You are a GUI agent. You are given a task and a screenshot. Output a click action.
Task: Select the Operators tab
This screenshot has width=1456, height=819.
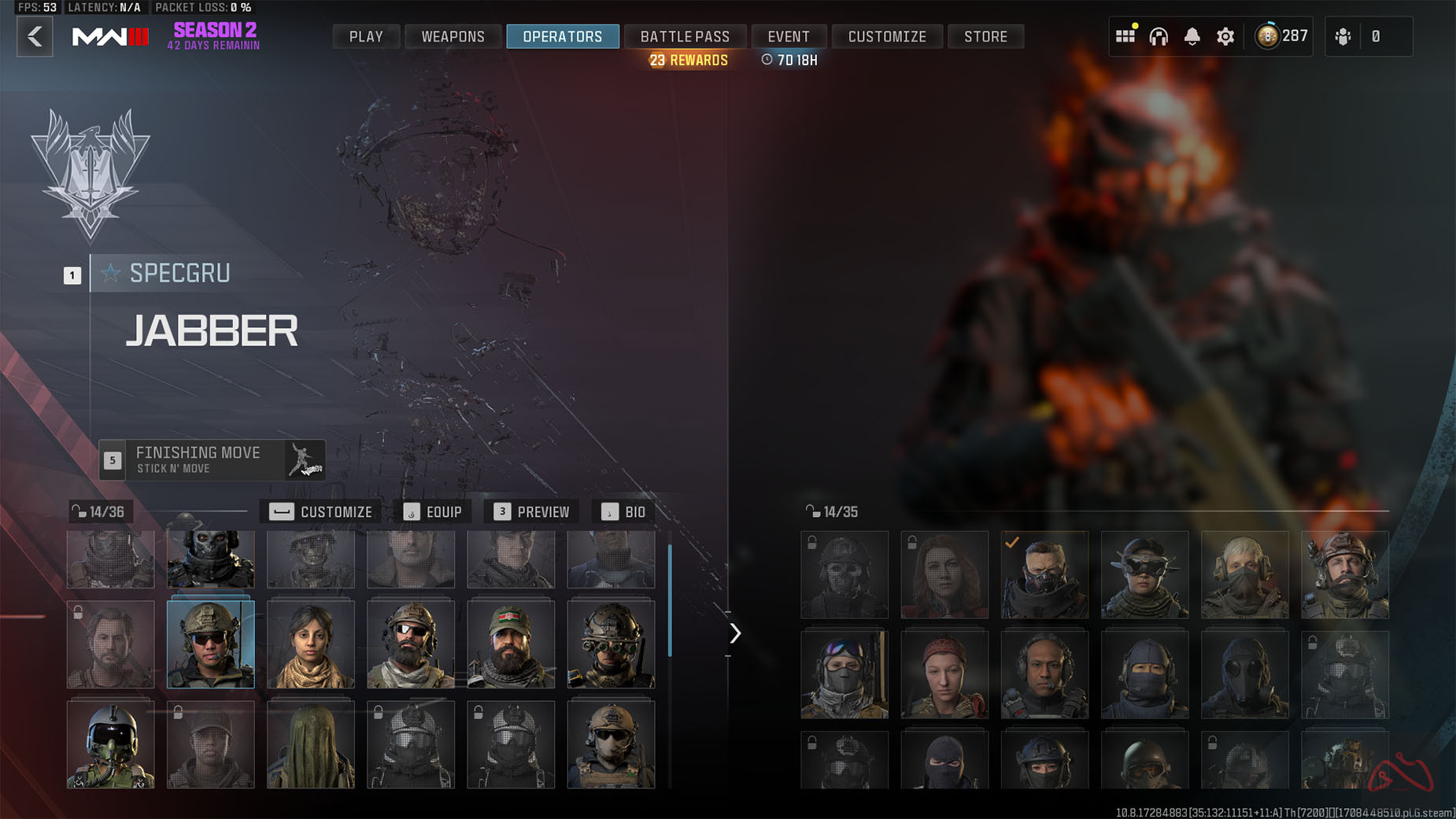(x=562, y=36)
